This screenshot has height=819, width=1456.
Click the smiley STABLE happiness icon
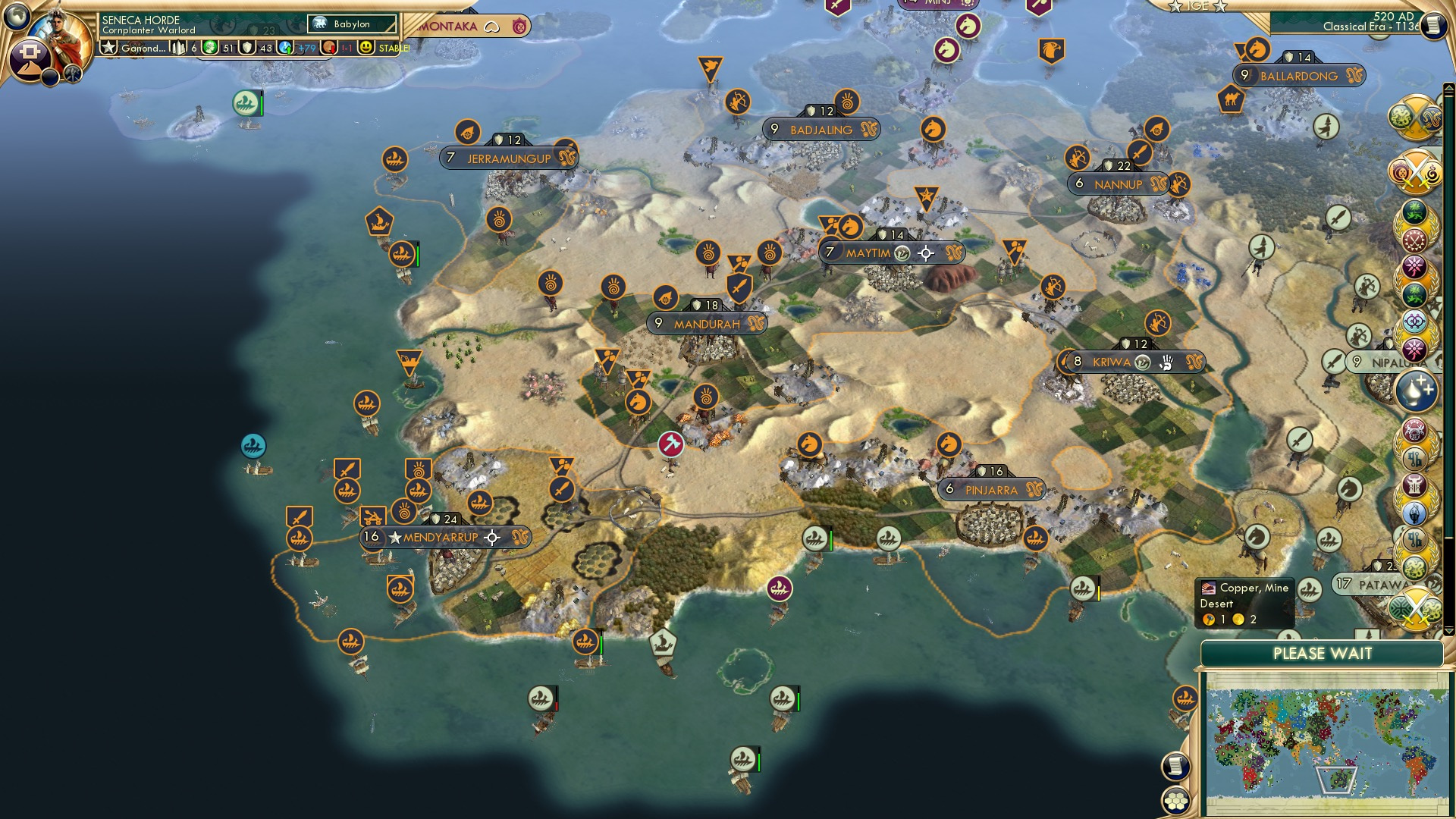pos(366,47)
